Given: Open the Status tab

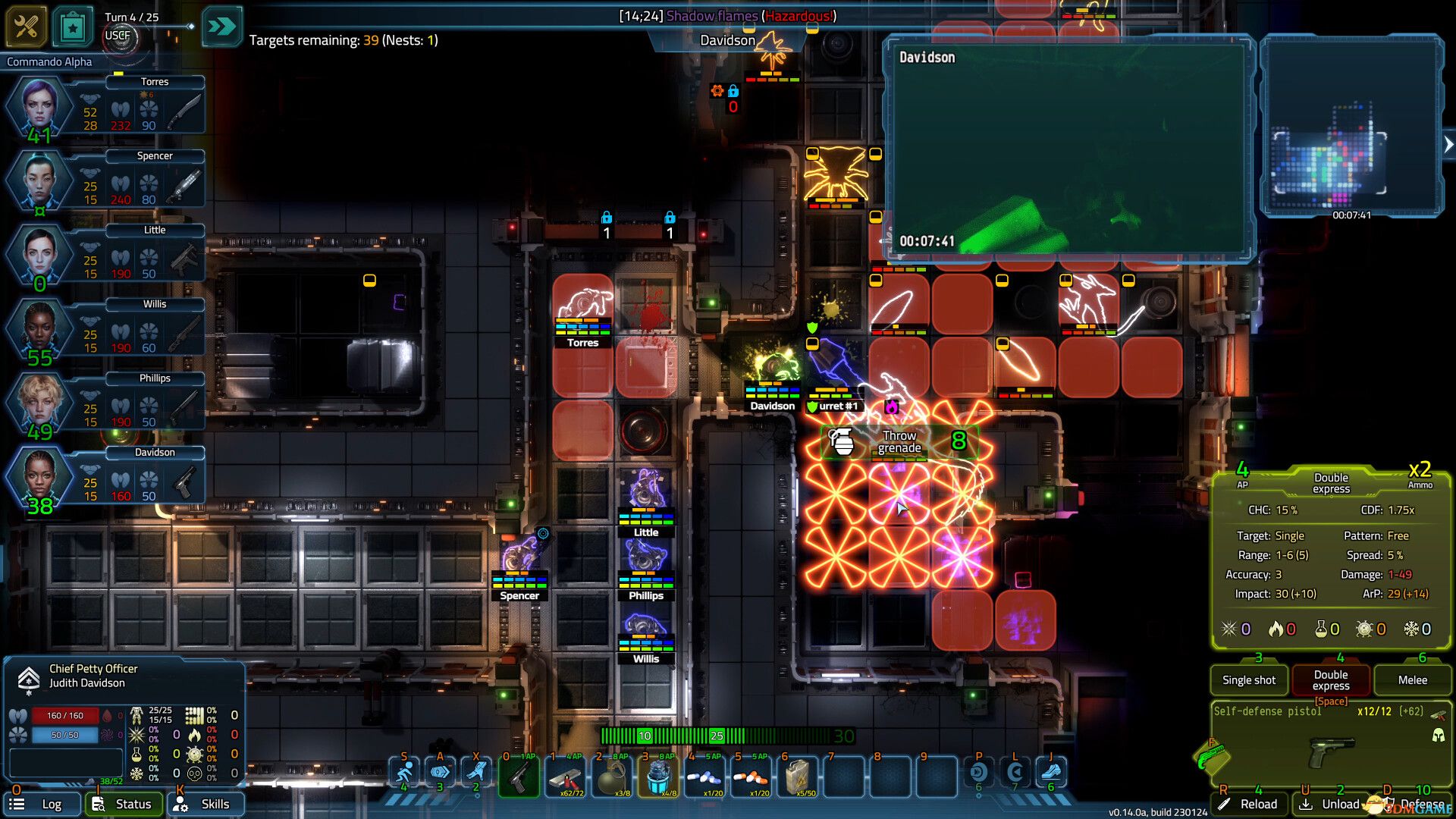Looking at the screenshot, I should click(124, 804).
